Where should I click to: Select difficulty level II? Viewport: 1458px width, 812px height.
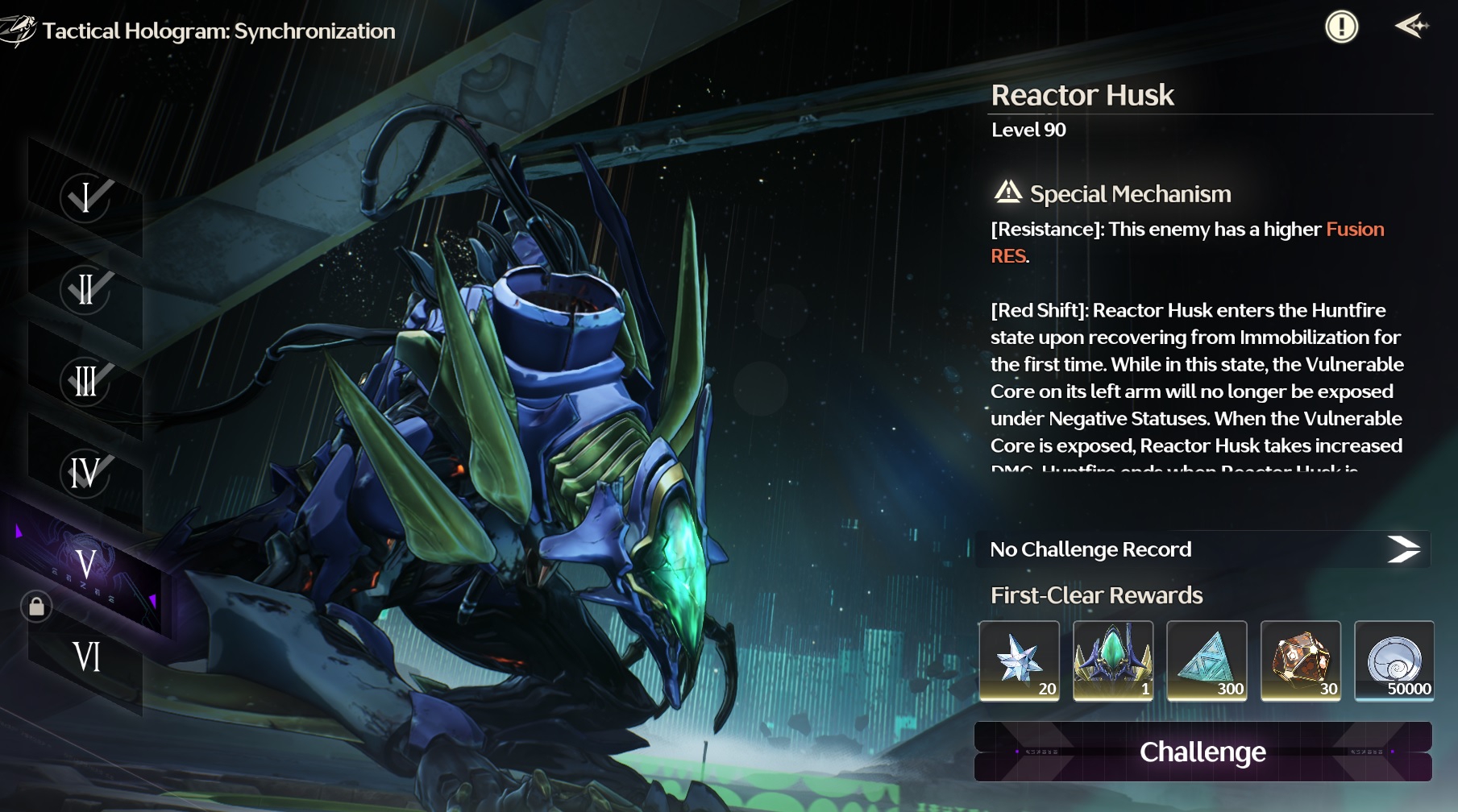click(85, 288)
